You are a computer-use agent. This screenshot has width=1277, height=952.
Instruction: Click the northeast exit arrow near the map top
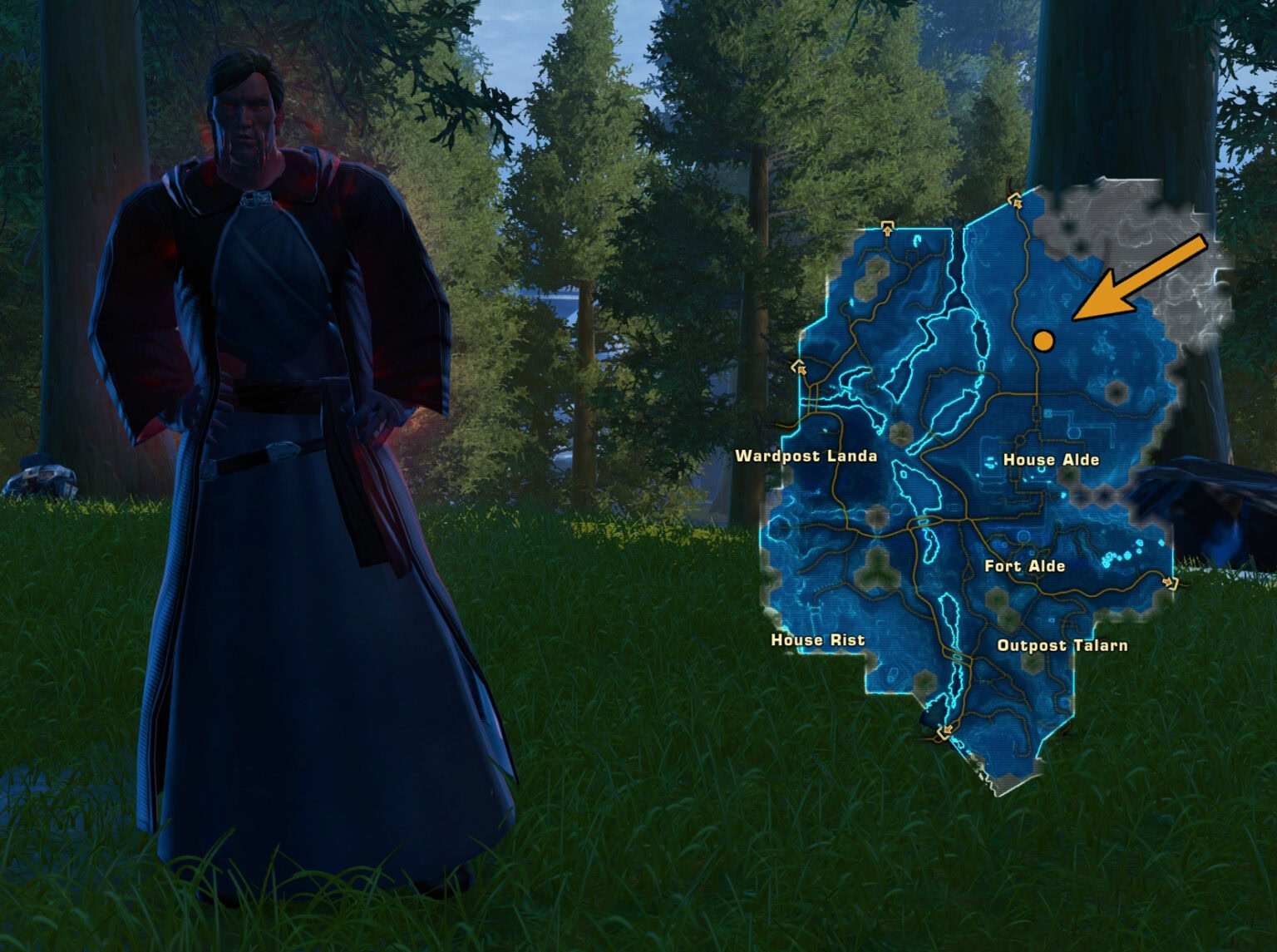click(1015, 202)
